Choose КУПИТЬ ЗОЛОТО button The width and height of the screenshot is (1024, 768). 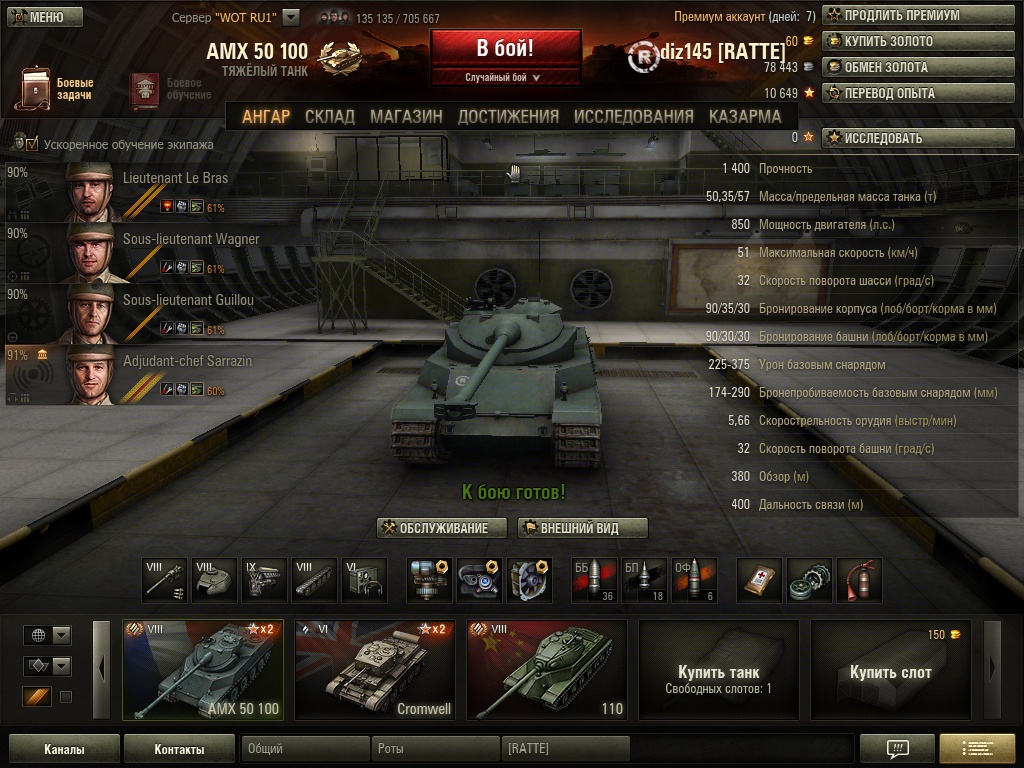click(918, 42)
